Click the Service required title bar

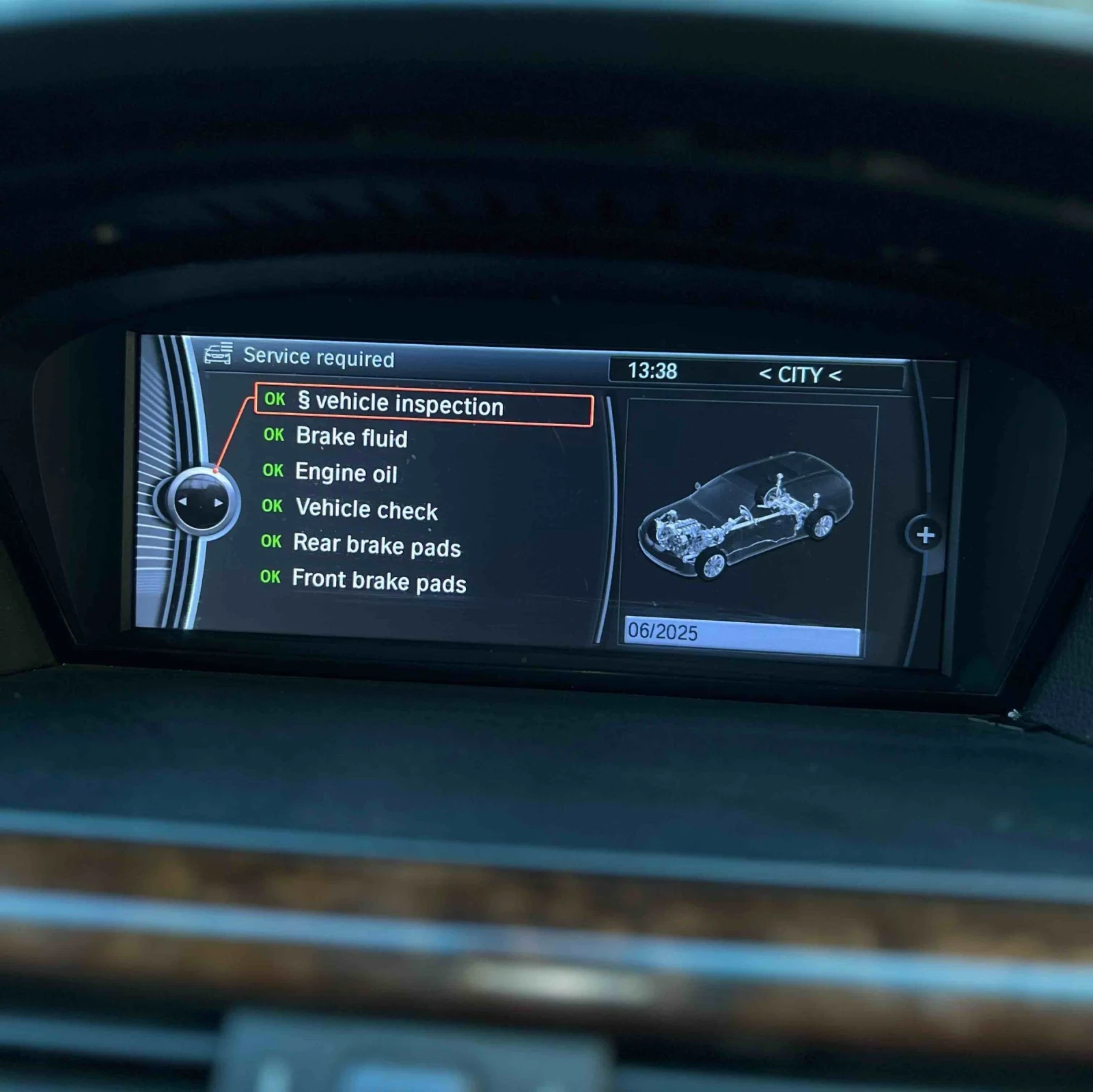coord(320,356)
